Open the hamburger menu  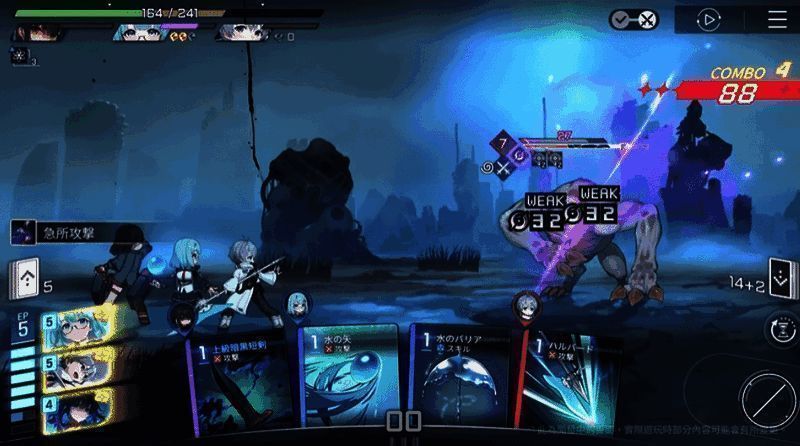(777, 19)
